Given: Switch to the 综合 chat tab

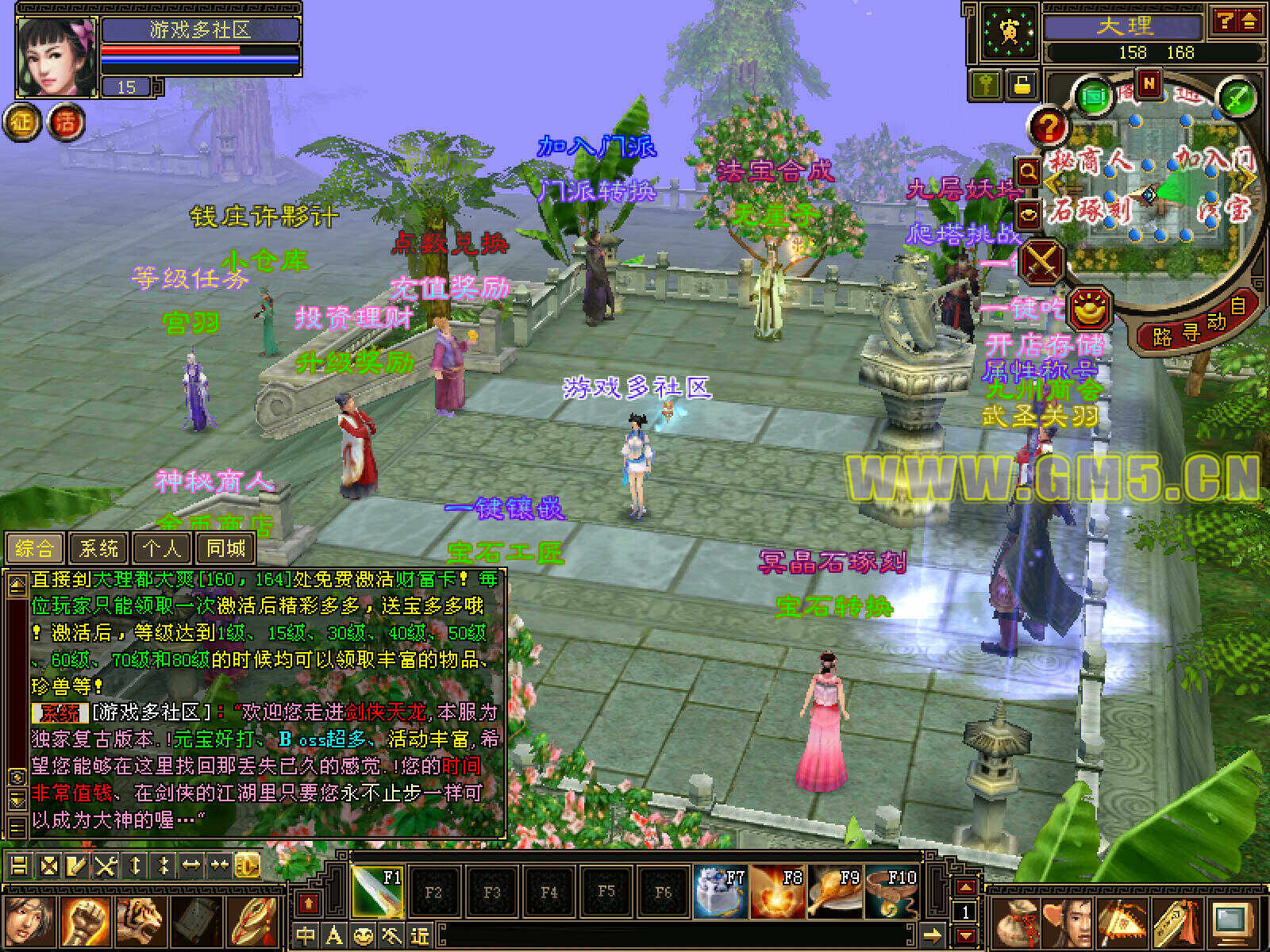Looking at the screenshot, I should pos(35,548).
